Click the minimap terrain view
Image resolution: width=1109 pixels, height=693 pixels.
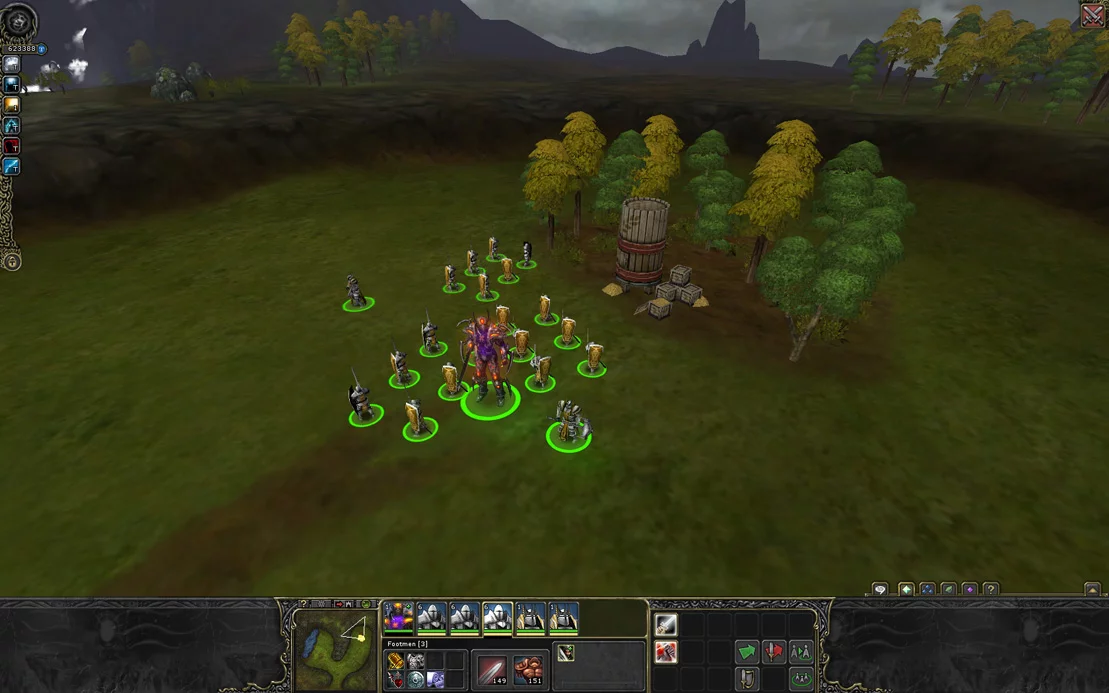coord(336,650)
